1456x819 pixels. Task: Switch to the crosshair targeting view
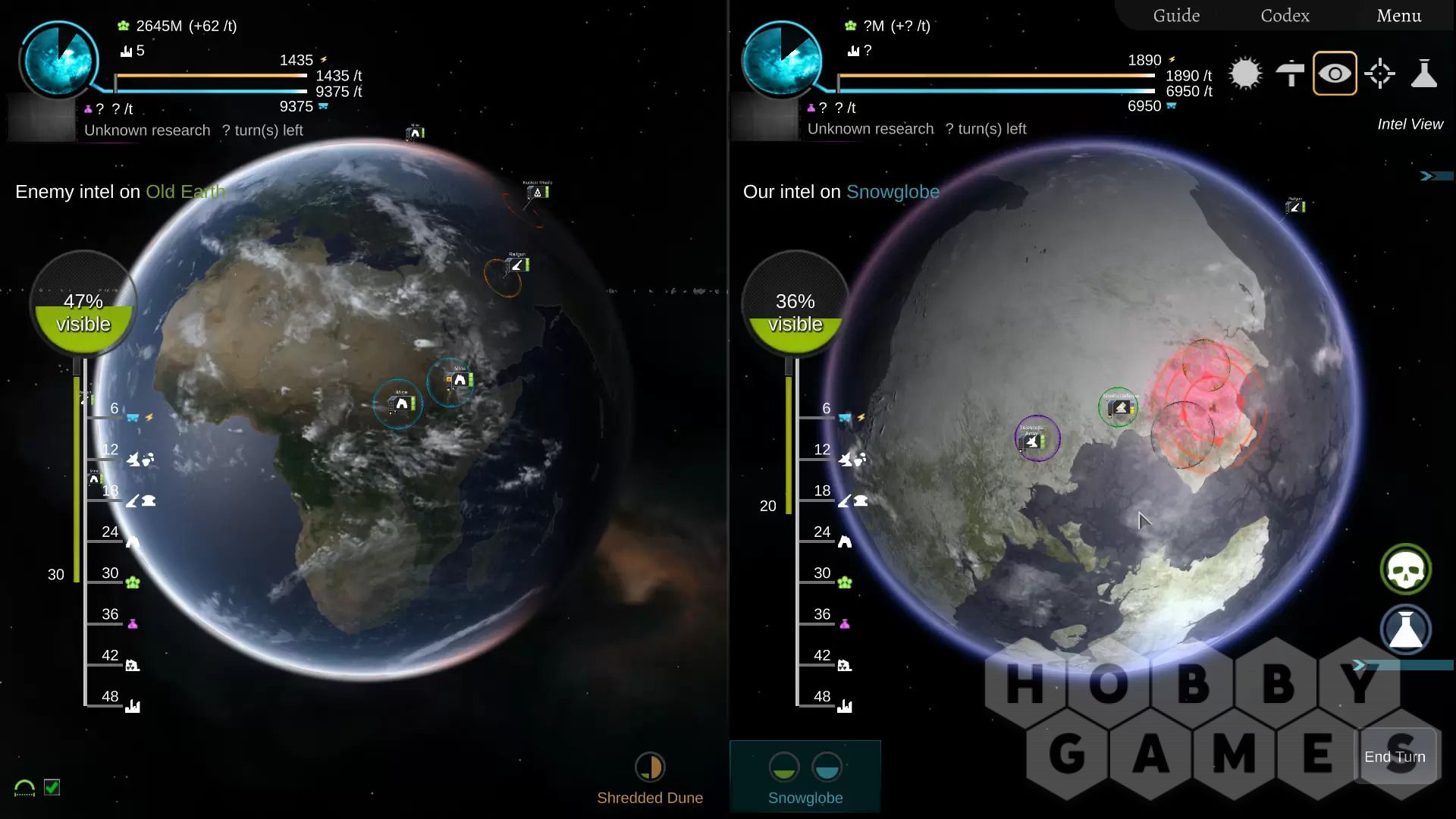pyautogui.click(x=1379, y=74)
